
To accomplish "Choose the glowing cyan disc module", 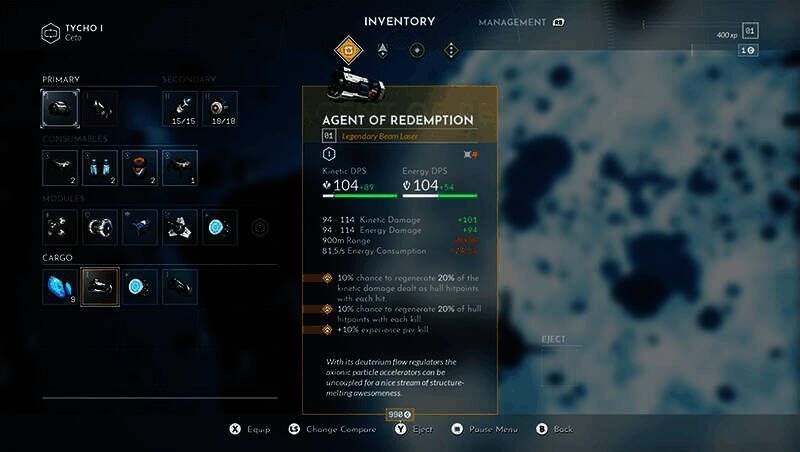I will pos(220,228).
